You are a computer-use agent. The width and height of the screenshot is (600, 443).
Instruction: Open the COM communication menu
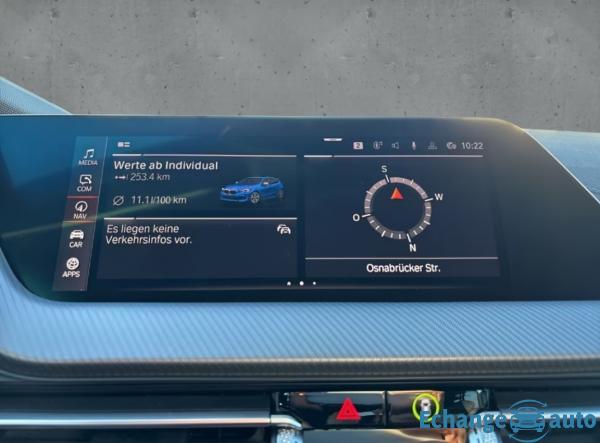click(x=85, y=183)
